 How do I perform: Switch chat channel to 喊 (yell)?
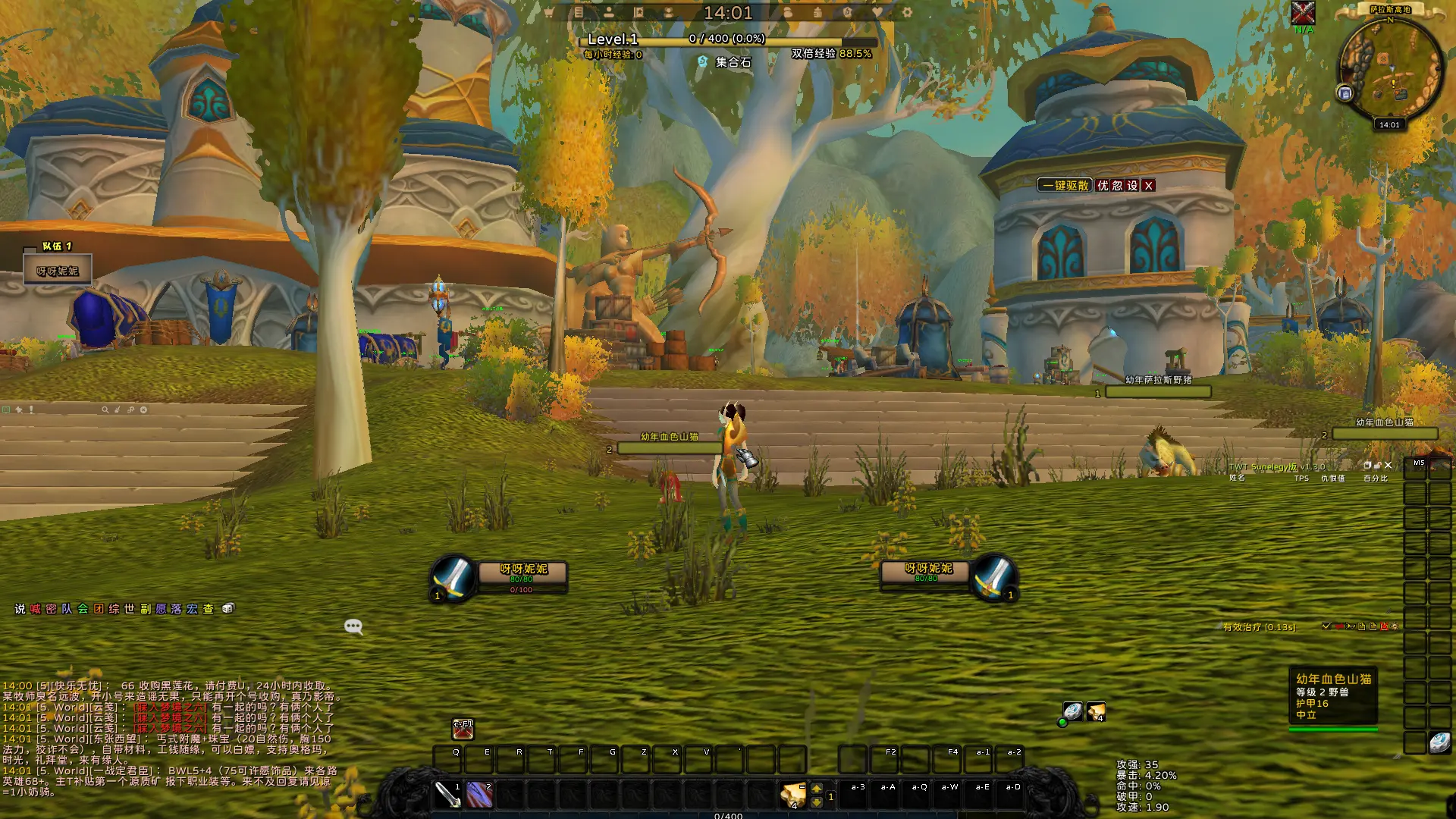click(36, 609)
